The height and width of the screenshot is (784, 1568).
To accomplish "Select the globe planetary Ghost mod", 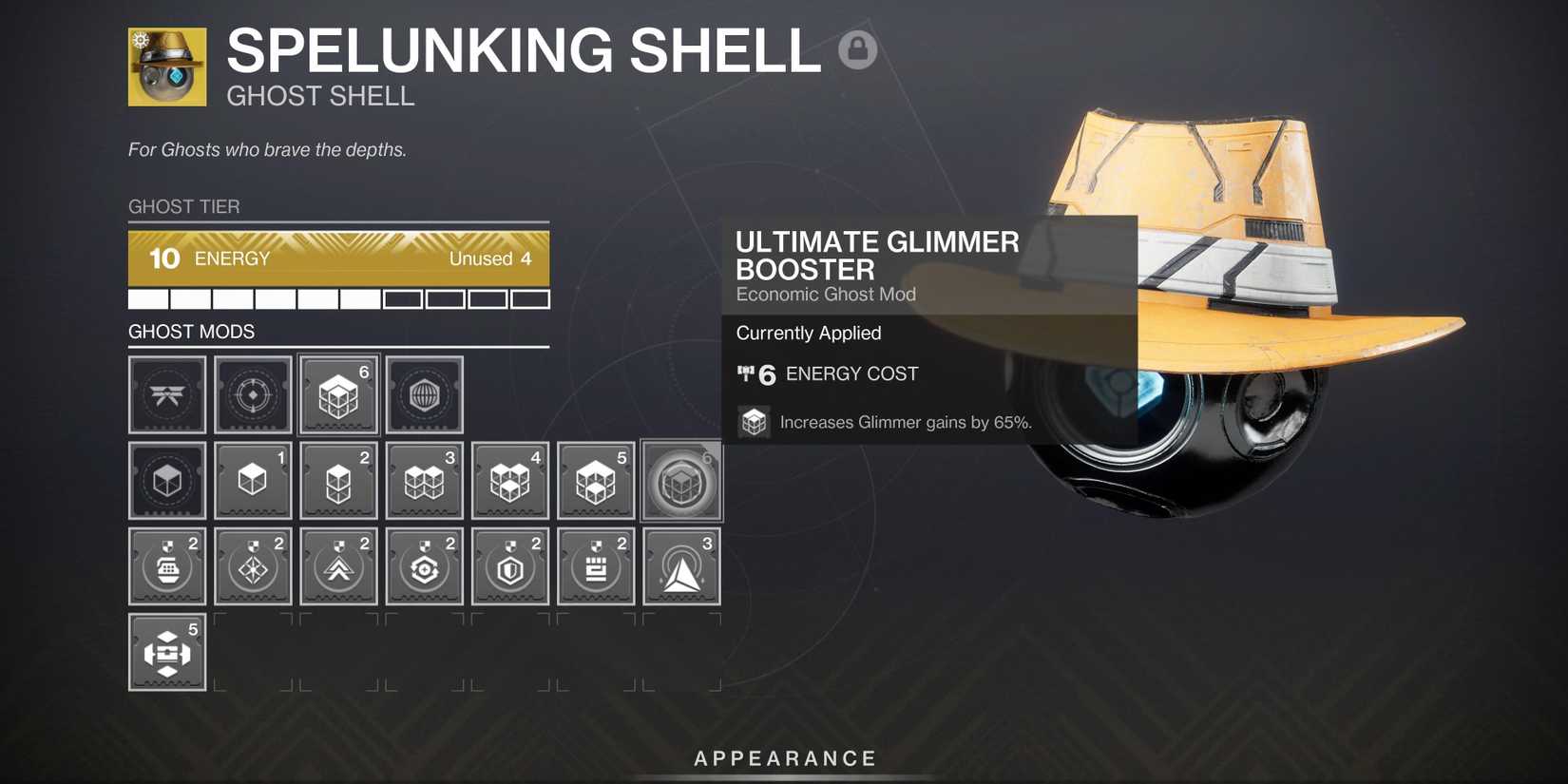I will 424,394.
